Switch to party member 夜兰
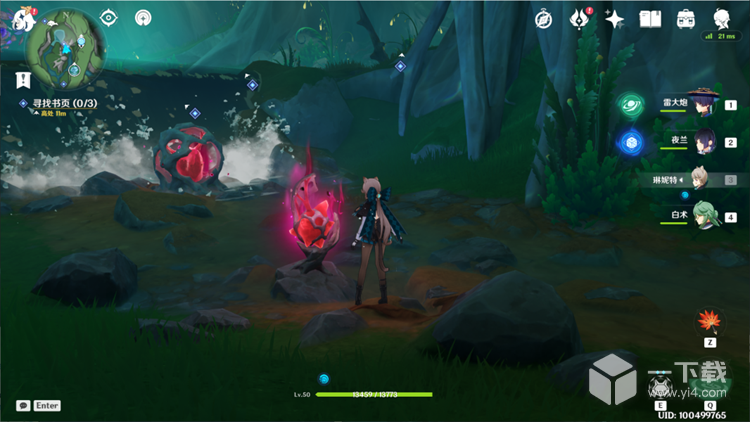Screen dimensions: 750x422 (x=704, y=141)
